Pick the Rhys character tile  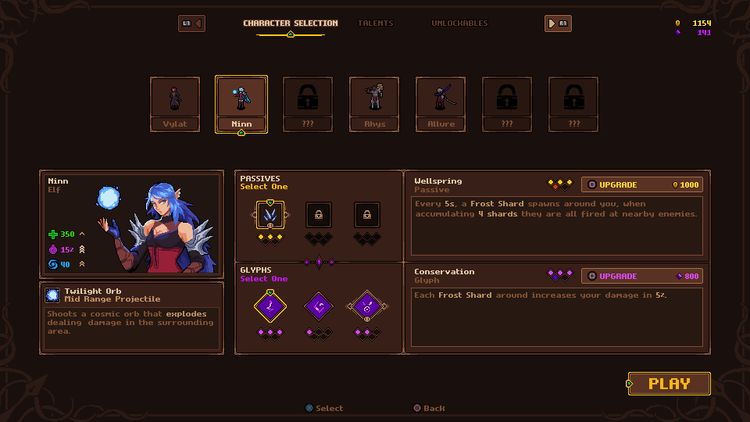[x=374, y=103]
